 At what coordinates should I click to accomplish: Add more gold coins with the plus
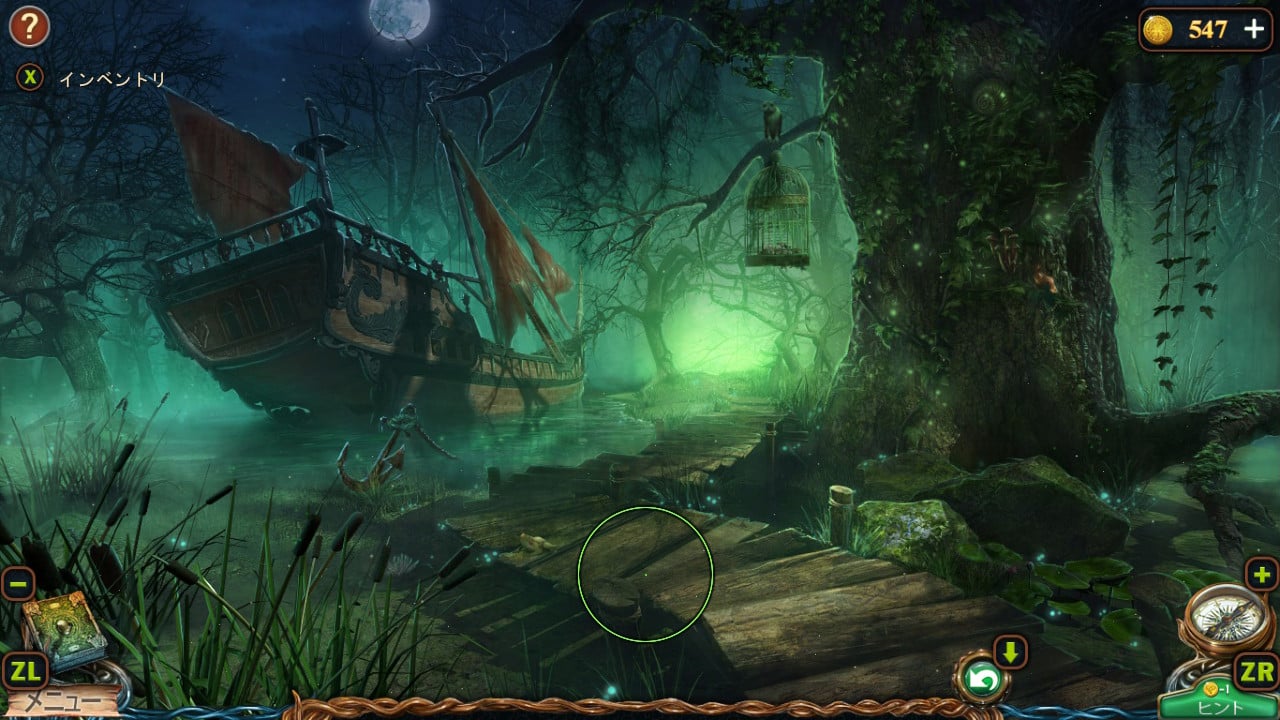[1254, 29]
